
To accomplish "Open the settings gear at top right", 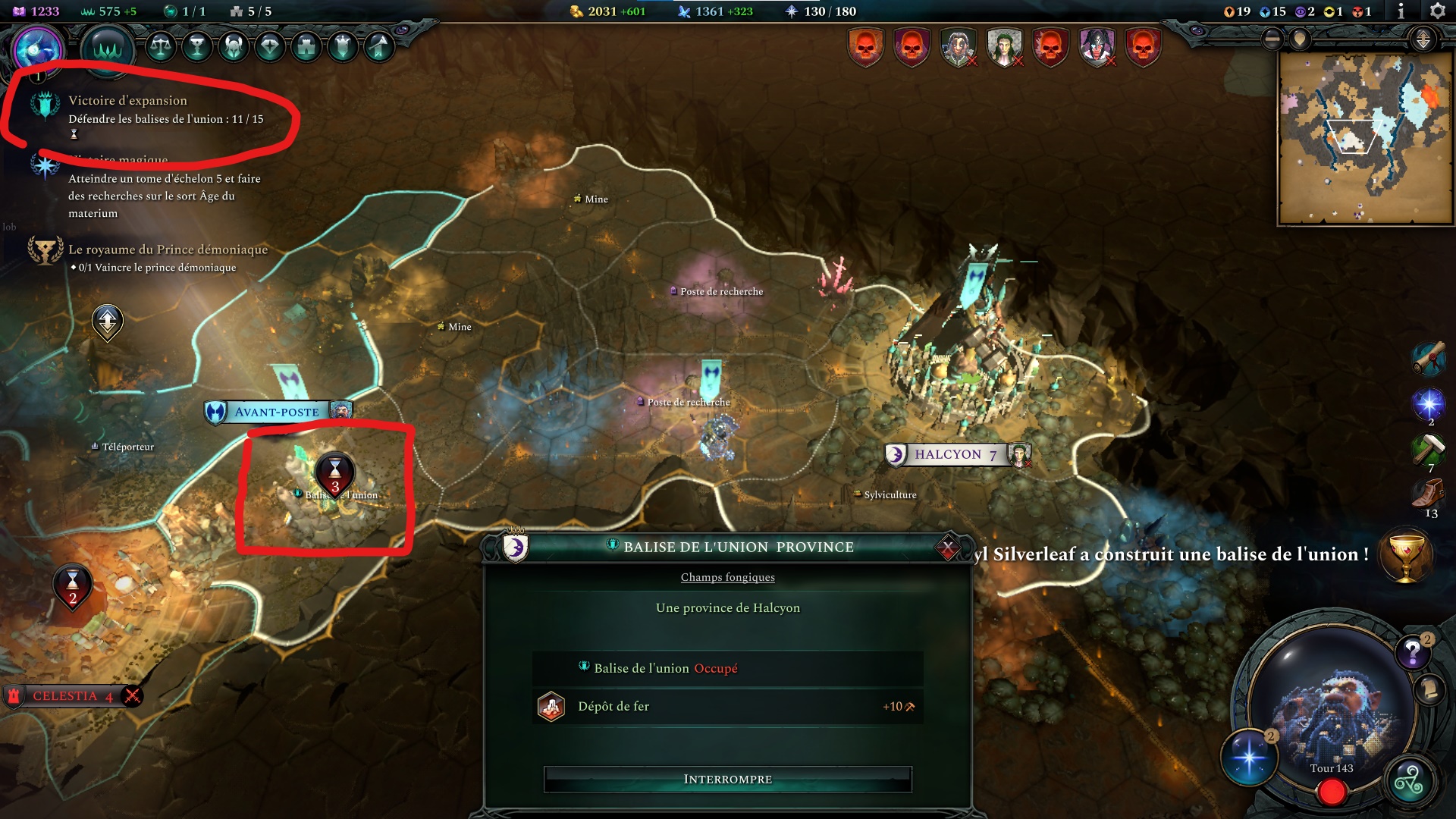I will coord(1436,12).
